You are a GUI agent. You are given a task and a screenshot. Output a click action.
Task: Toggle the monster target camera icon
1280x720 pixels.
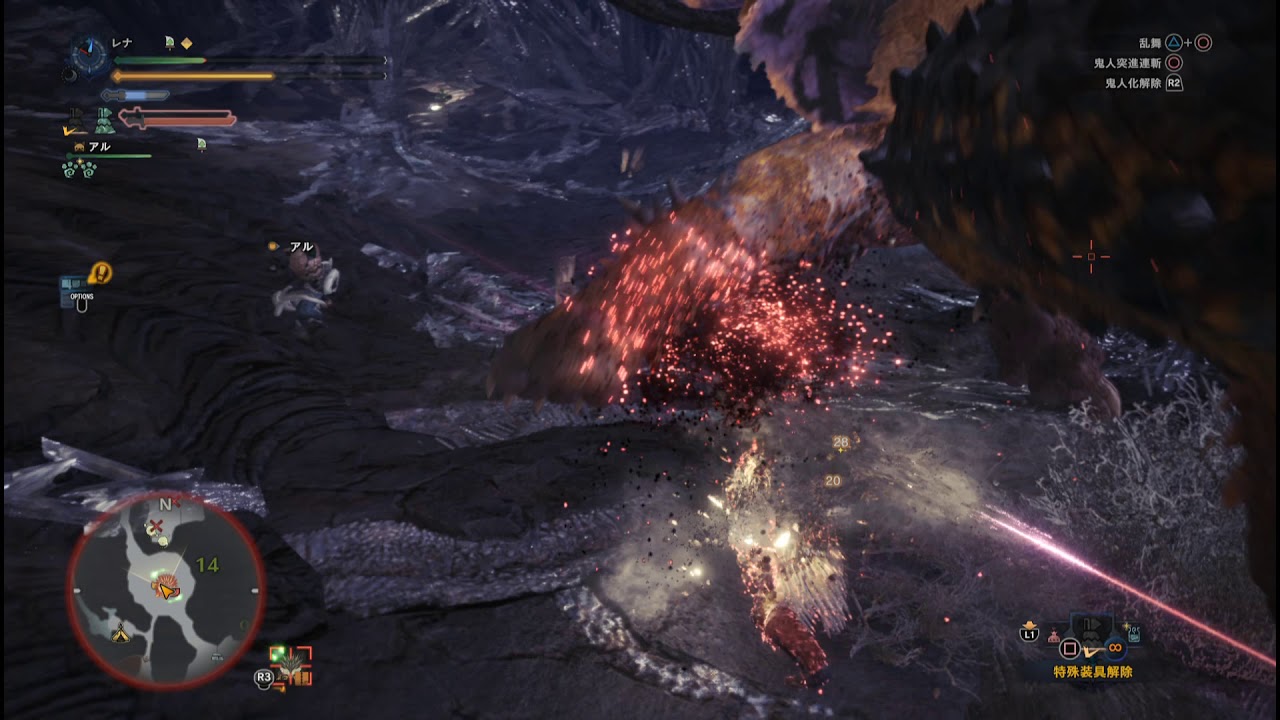[292, 667]
